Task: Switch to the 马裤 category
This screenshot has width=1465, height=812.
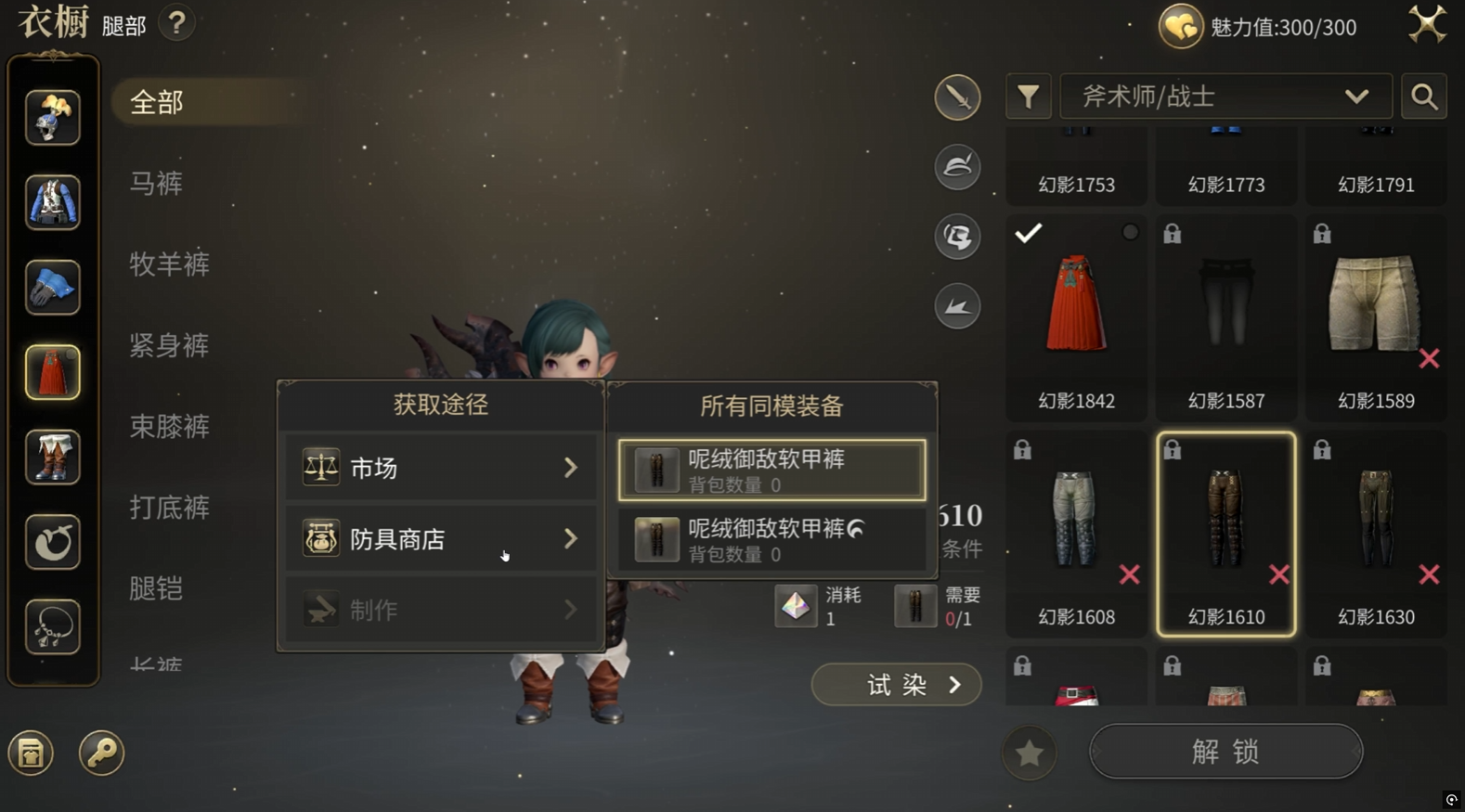Action: pos(155,183)
